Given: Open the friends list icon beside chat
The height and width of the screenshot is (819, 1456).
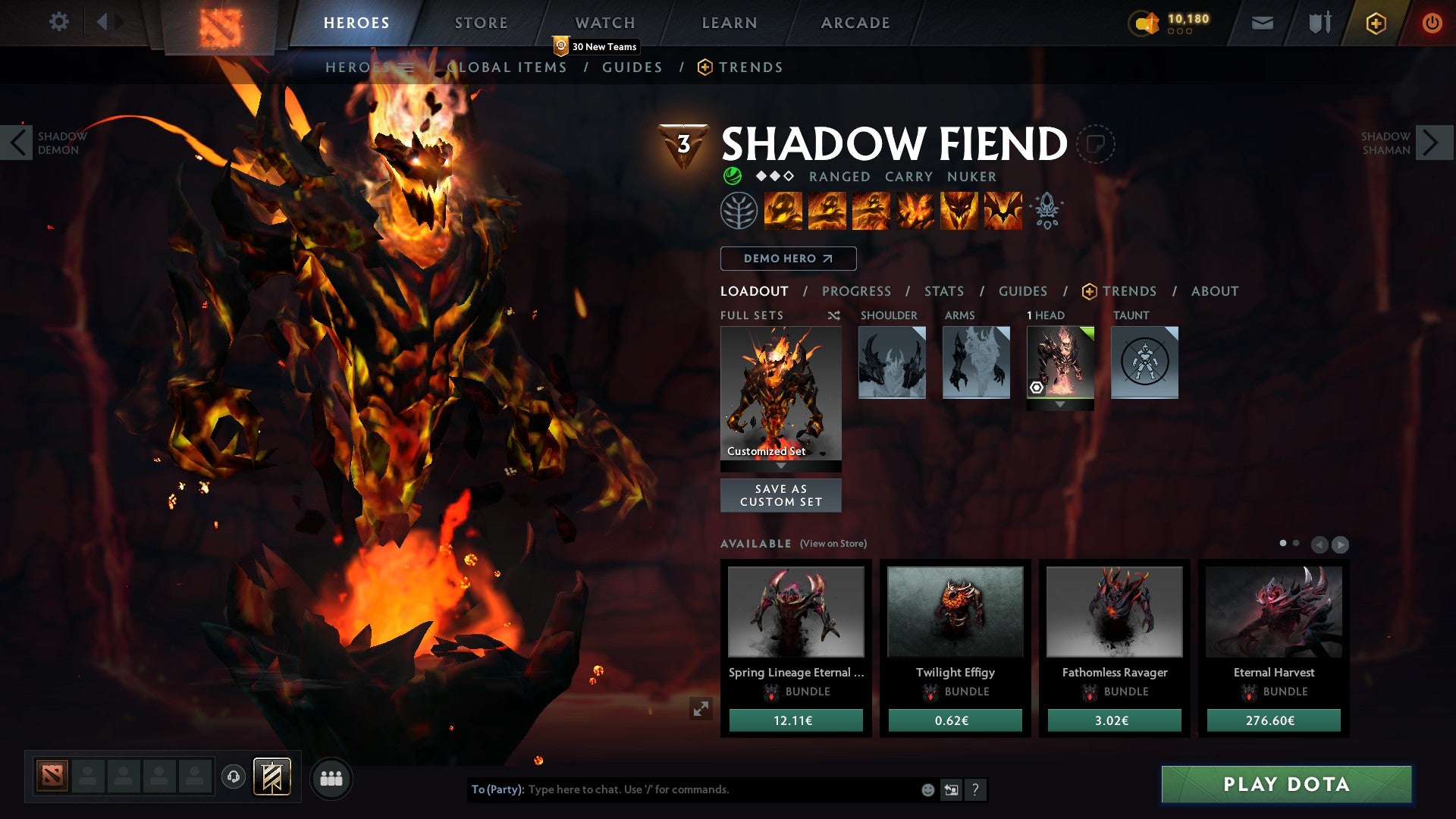Looking at the screenshot, I should pyautogui.click(x=331, y=777).
